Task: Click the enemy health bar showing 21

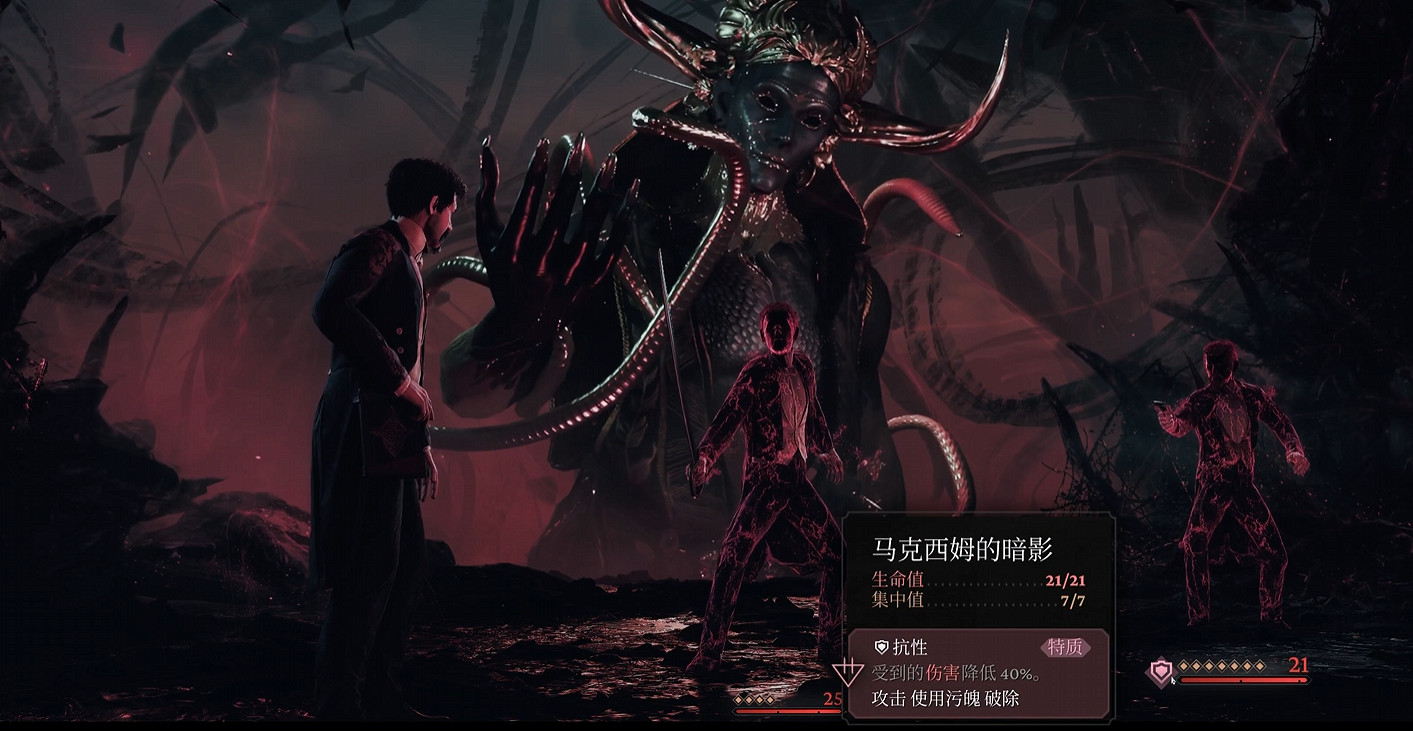Action: point(1242,680)
